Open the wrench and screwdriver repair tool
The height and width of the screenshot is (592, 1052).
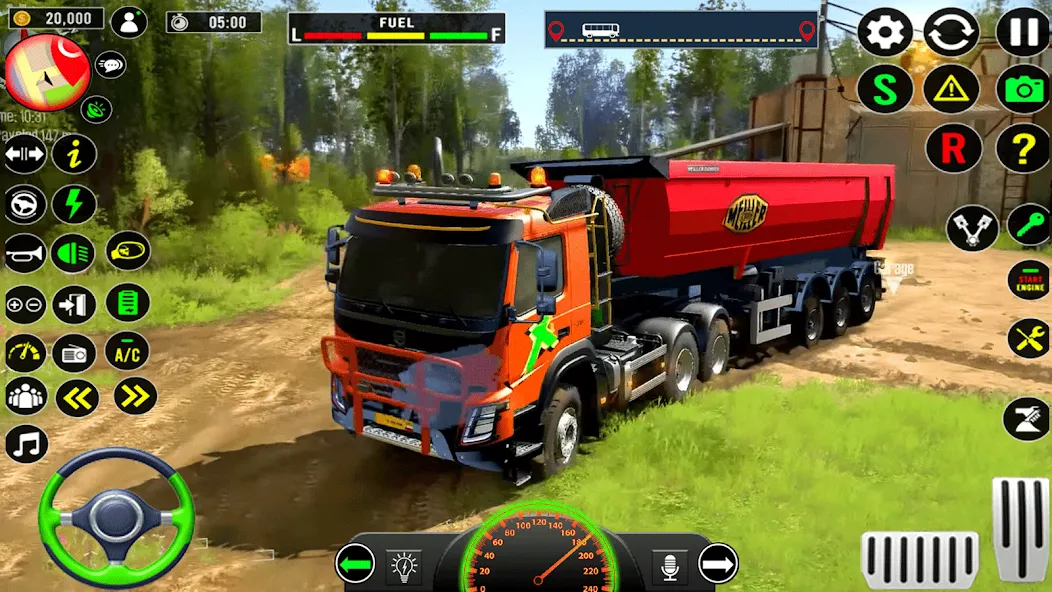point(1028,338)
